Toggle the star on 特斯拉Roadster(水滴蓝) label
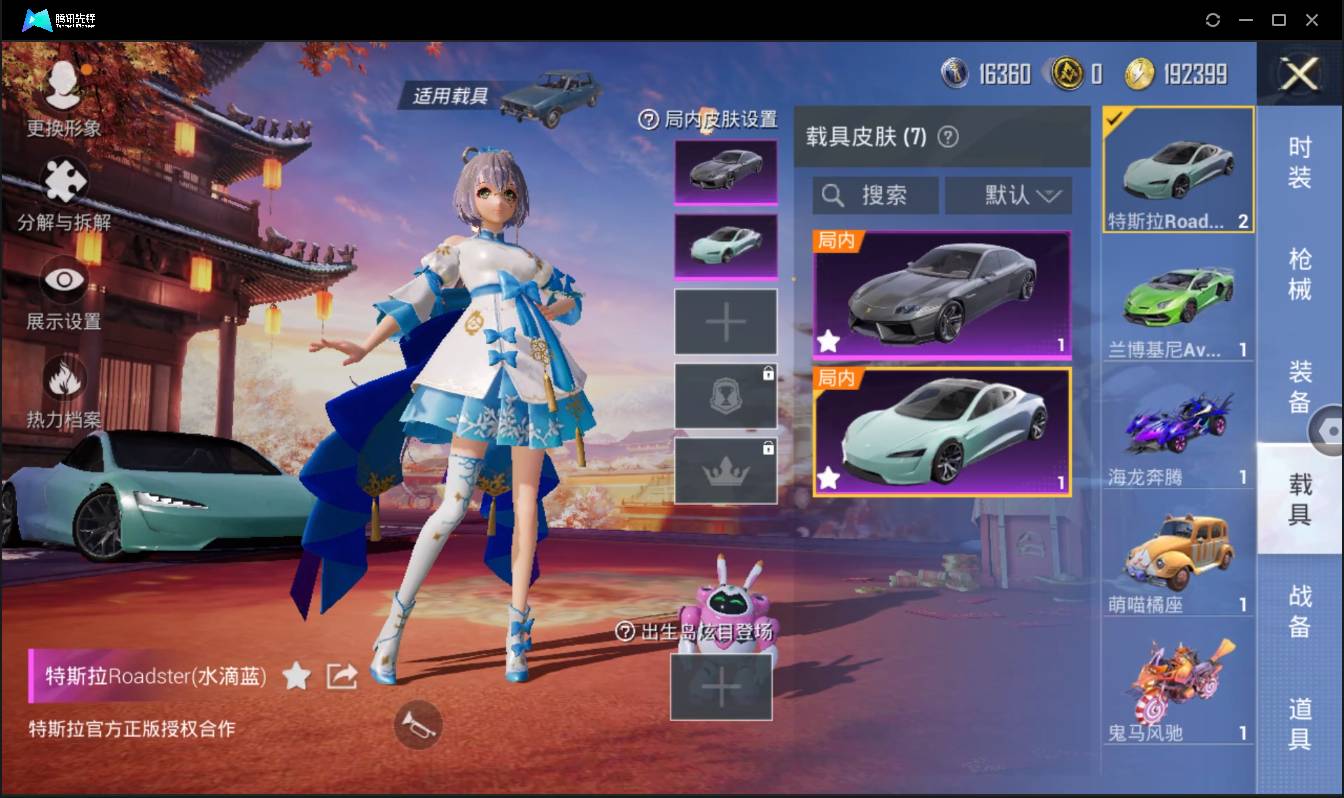This screenshot has height=798, width=1344. 296,677
